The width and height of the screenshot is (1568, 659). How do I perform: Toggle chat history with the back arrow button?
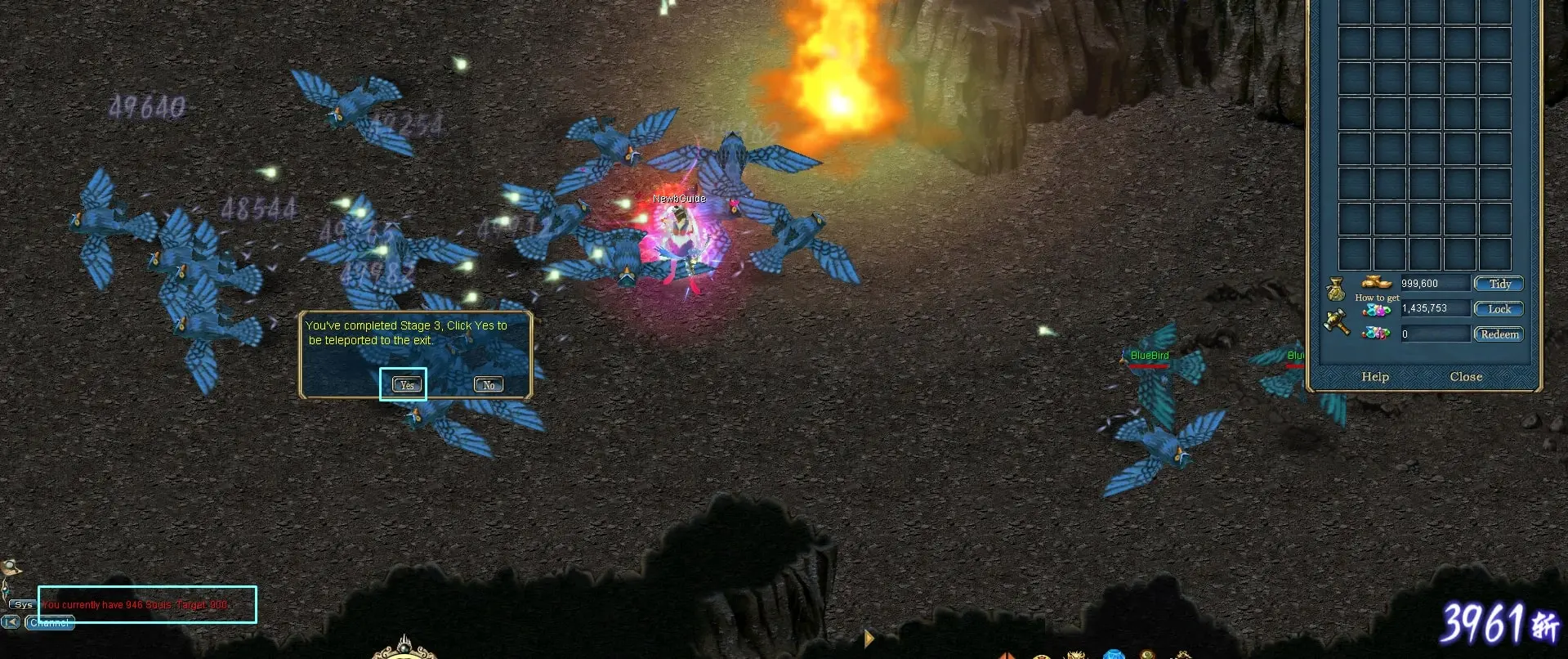click(11, 622)
